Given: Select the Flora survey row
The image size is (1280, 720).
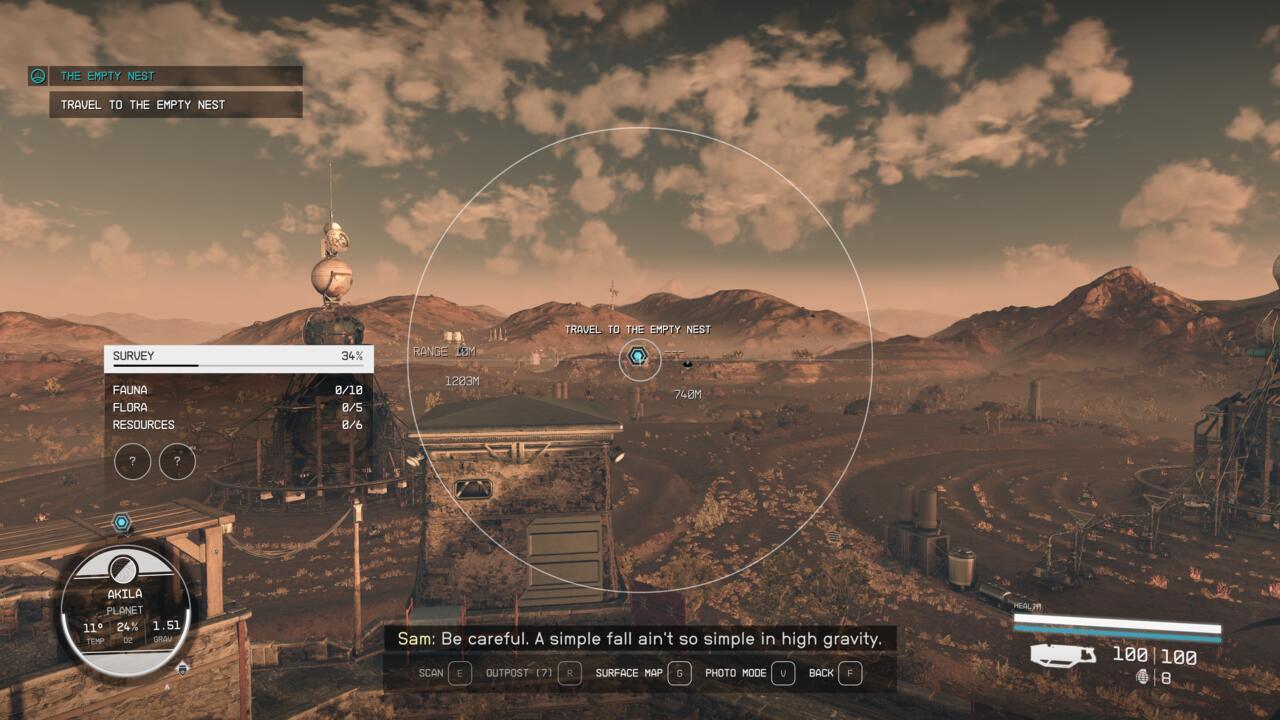Looking at the screenshot, I should (238, 407).
